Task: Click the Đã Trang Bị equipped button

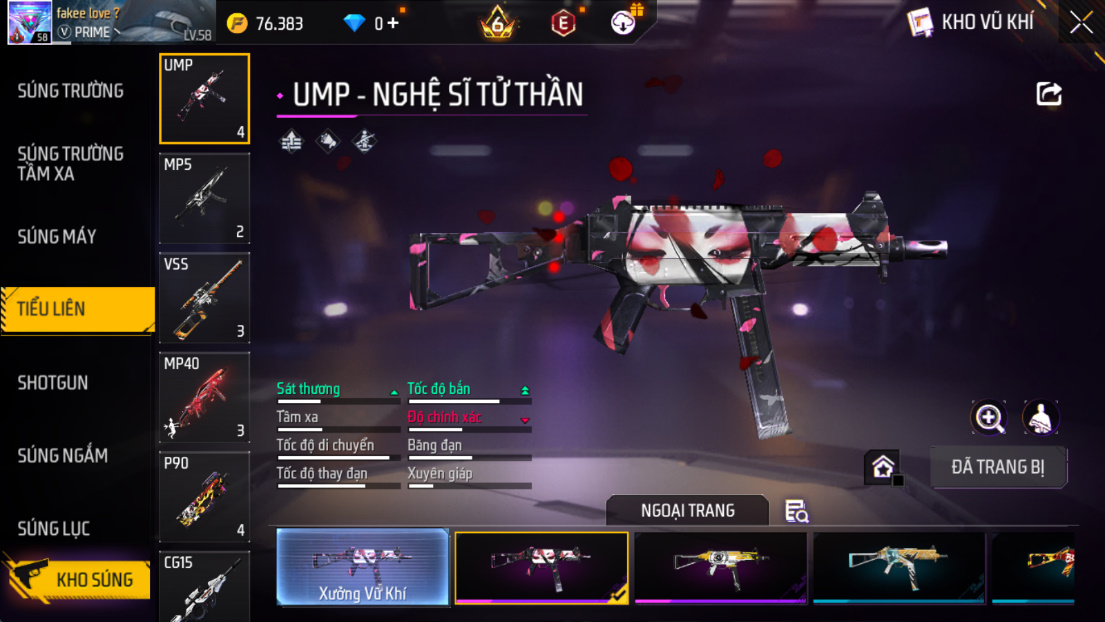Action: pyautogui.click(x=998, y=467)
